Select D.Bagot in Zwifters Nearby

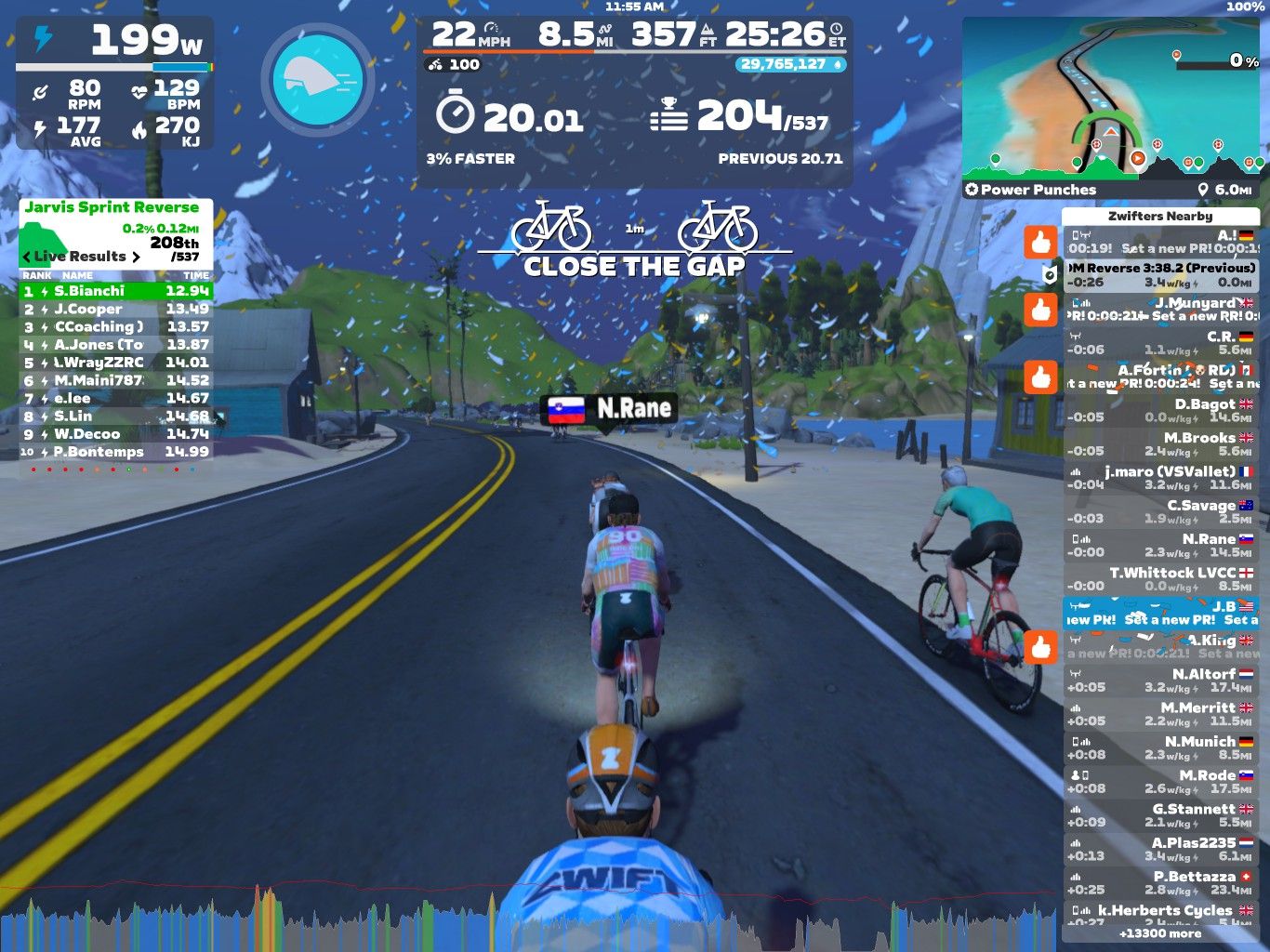(x=1160, y=411)
